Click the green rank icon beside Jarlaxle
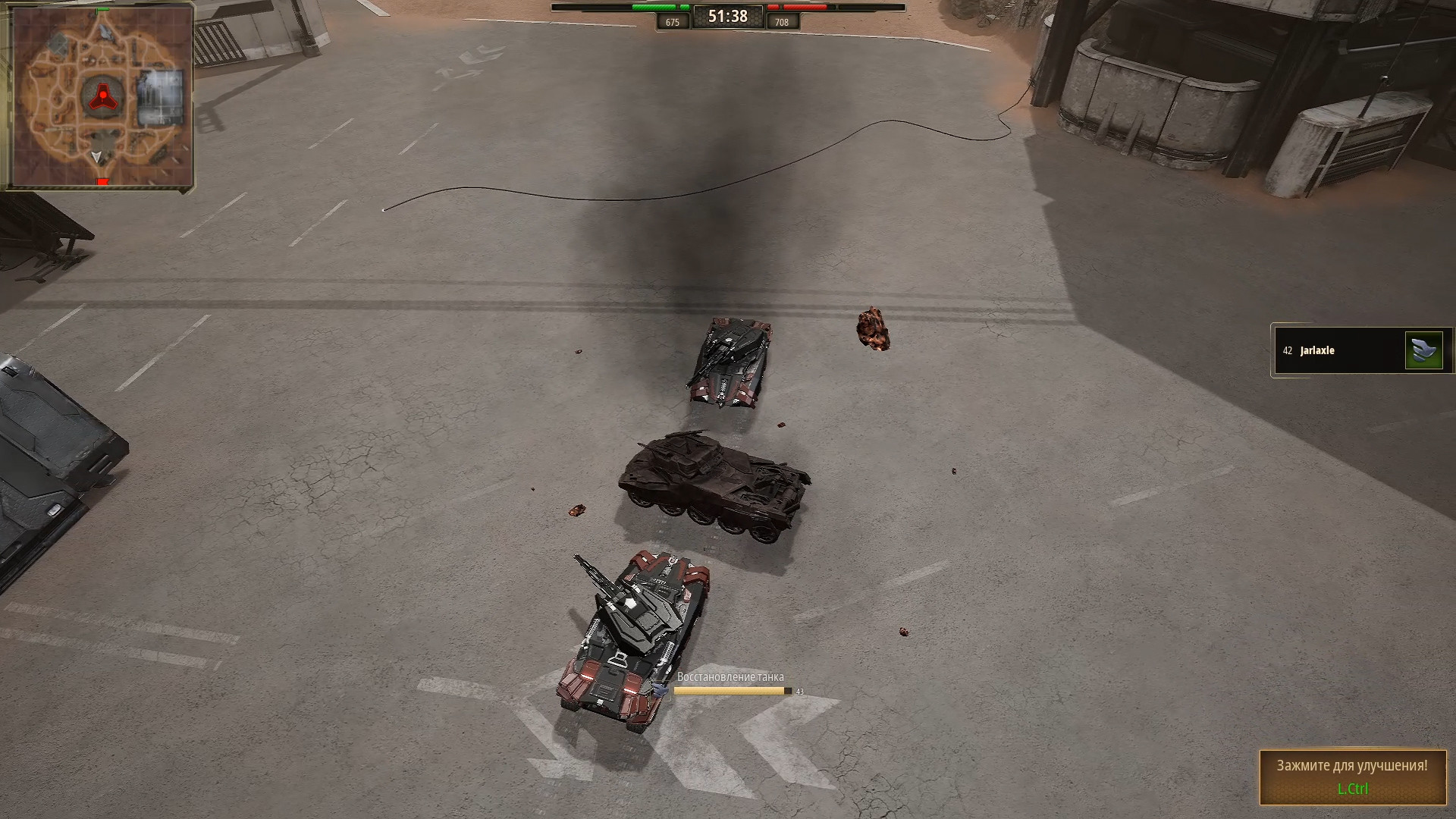 (x=1423, y=350)
